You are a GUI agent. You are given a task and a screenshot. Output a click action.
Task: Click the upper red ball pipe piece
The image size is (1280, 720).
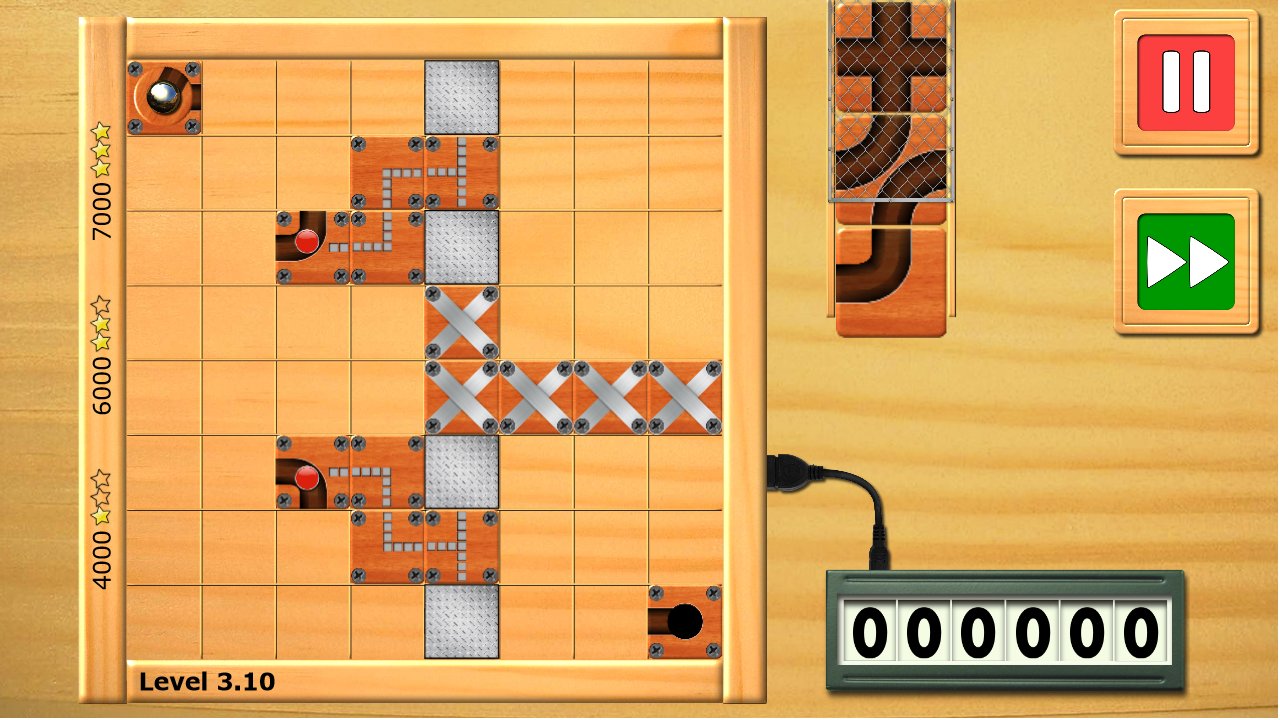[x=310, y=244]
